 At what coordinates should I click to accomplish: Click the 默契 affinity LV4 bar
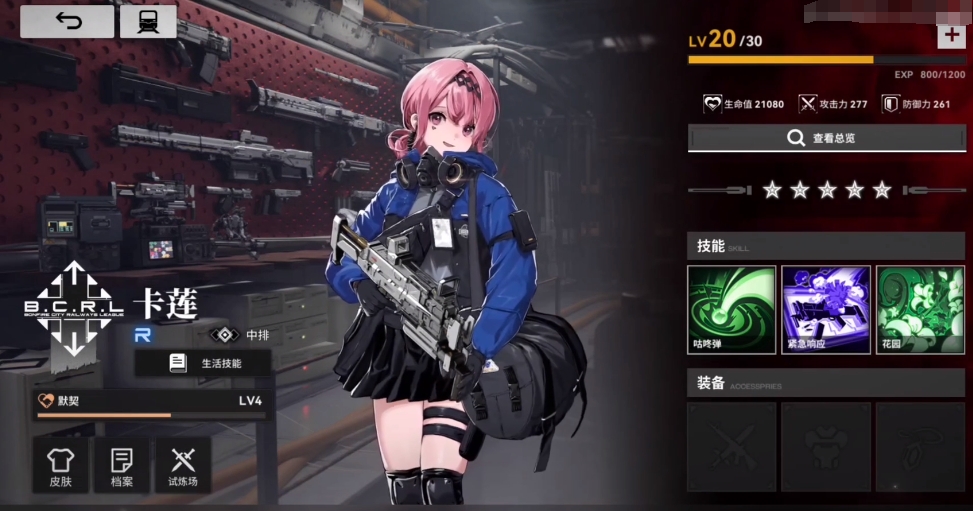tap(150, 404)
